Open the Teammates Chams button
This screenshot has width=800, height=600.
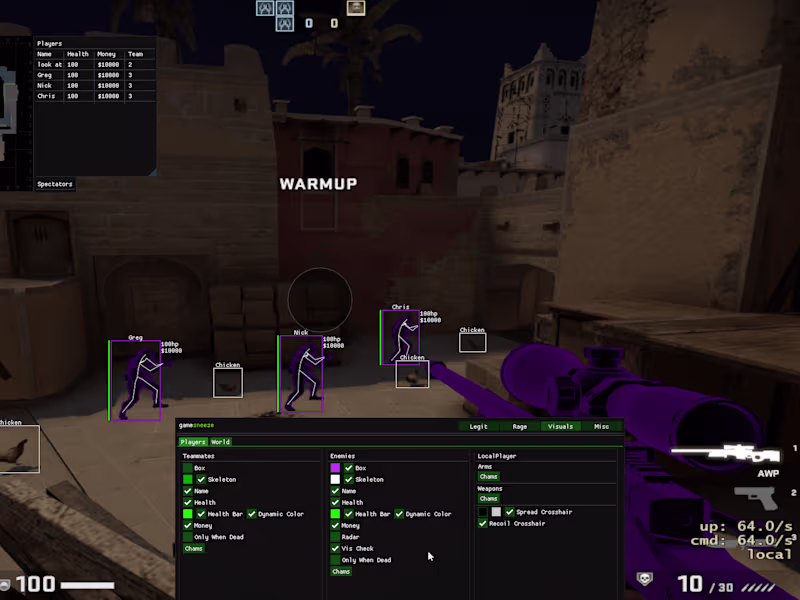(194, 549)
